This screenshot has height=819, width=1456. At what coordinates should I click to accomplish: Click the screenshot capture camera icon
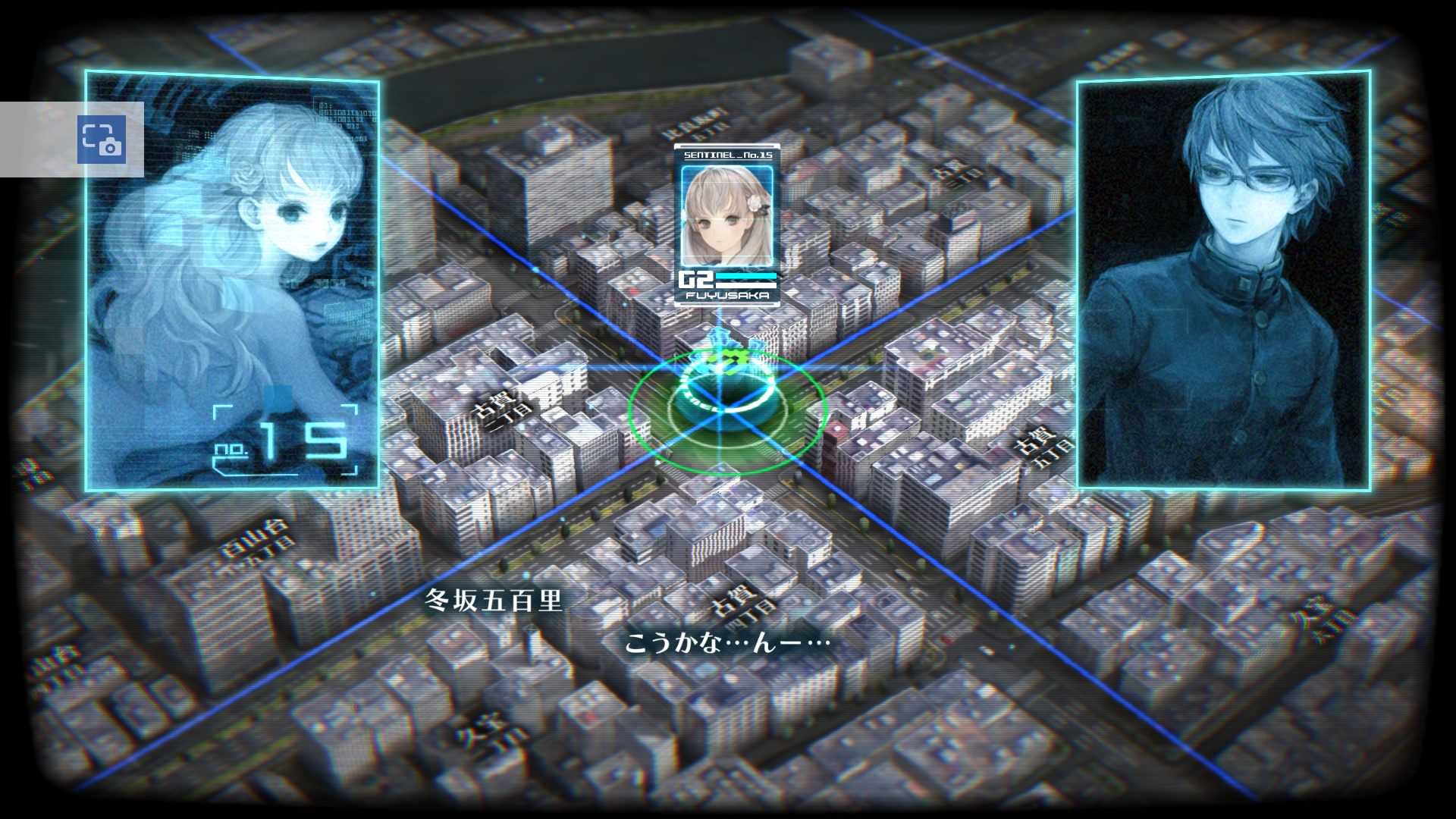(102, 140)
